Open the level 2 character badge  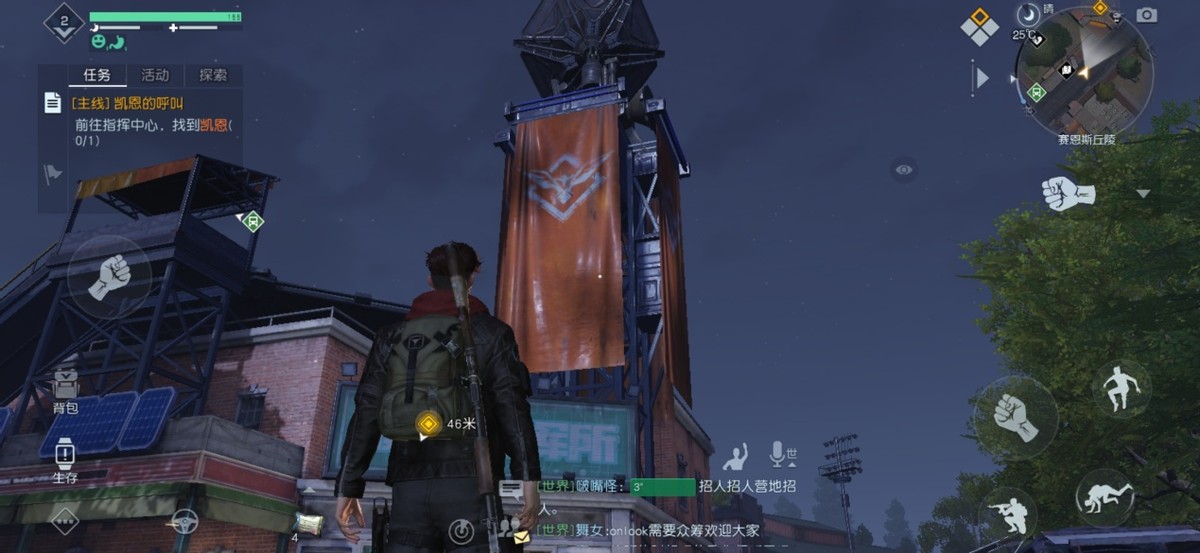[x=64, y=22]
